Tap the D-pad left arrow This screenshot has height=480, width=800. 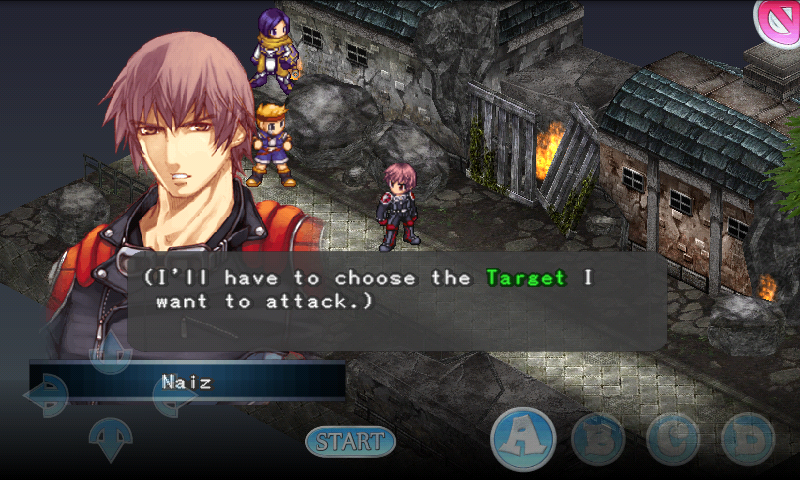[46, 395]
